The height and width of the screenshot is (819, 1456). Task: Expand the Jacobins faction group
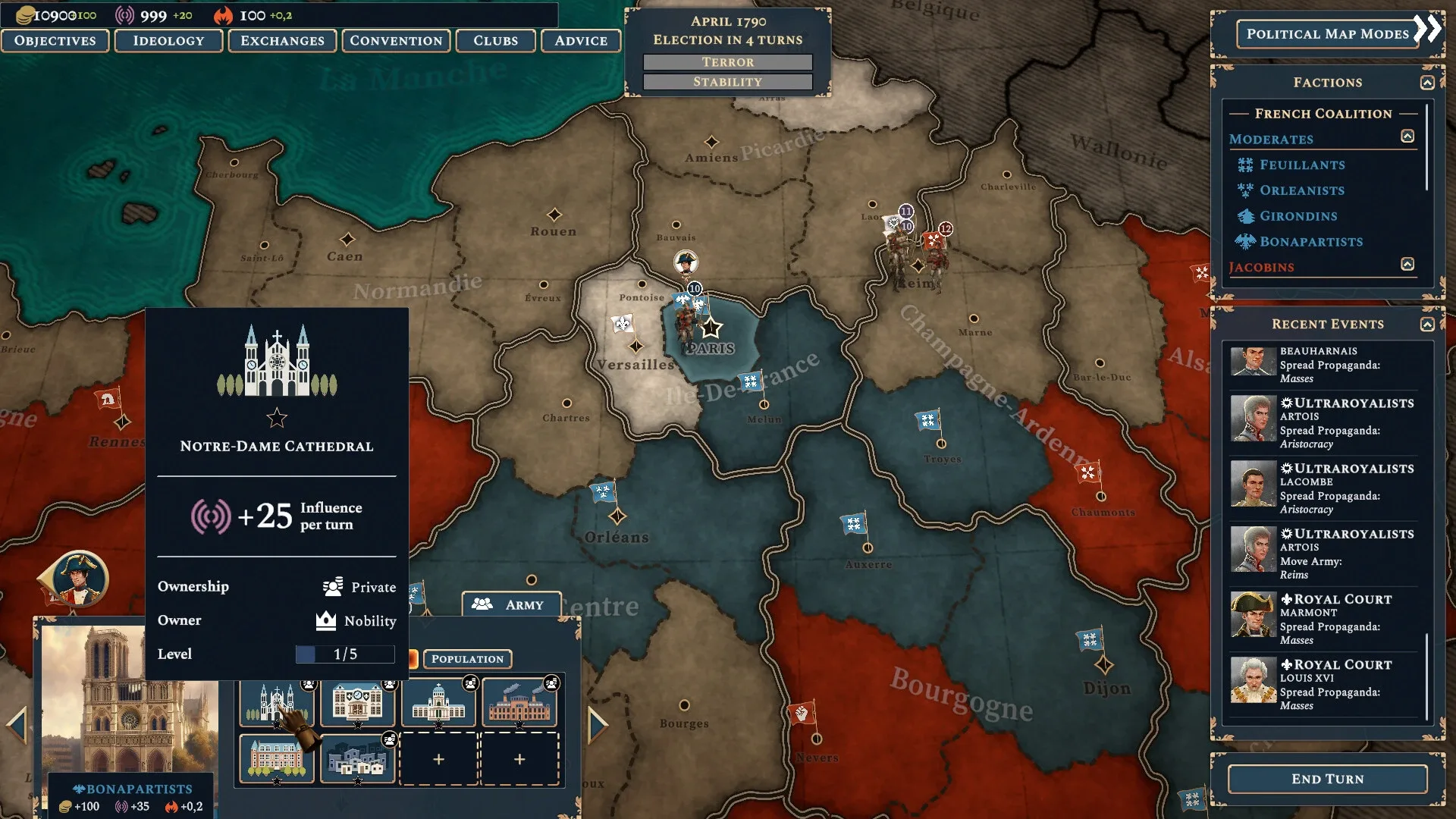click(x=1407, y=265)
